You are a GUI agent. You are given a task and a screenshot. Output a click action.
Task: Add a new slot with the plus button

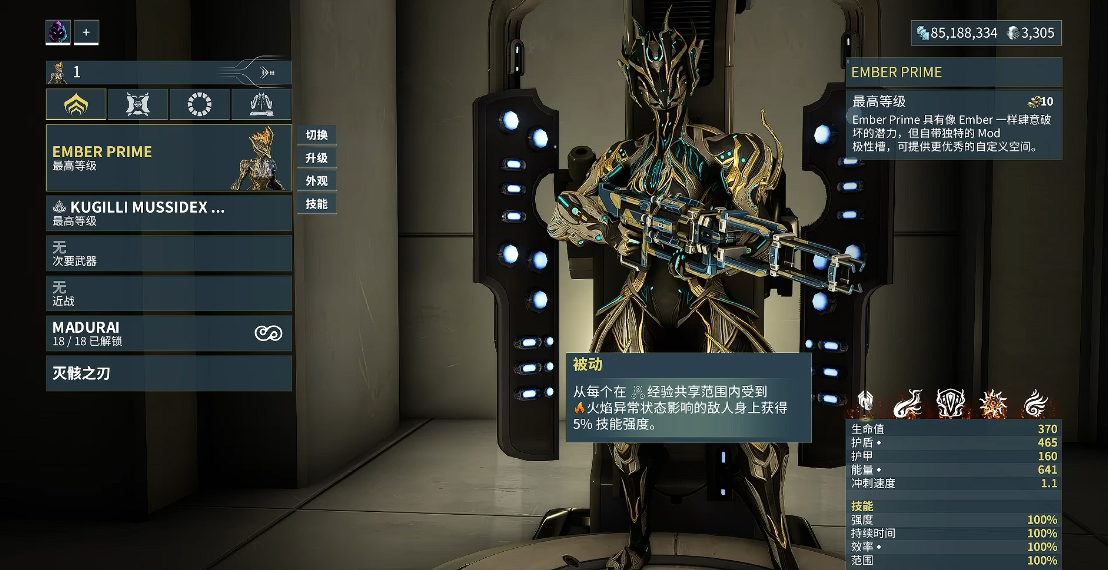pos(86,32)
